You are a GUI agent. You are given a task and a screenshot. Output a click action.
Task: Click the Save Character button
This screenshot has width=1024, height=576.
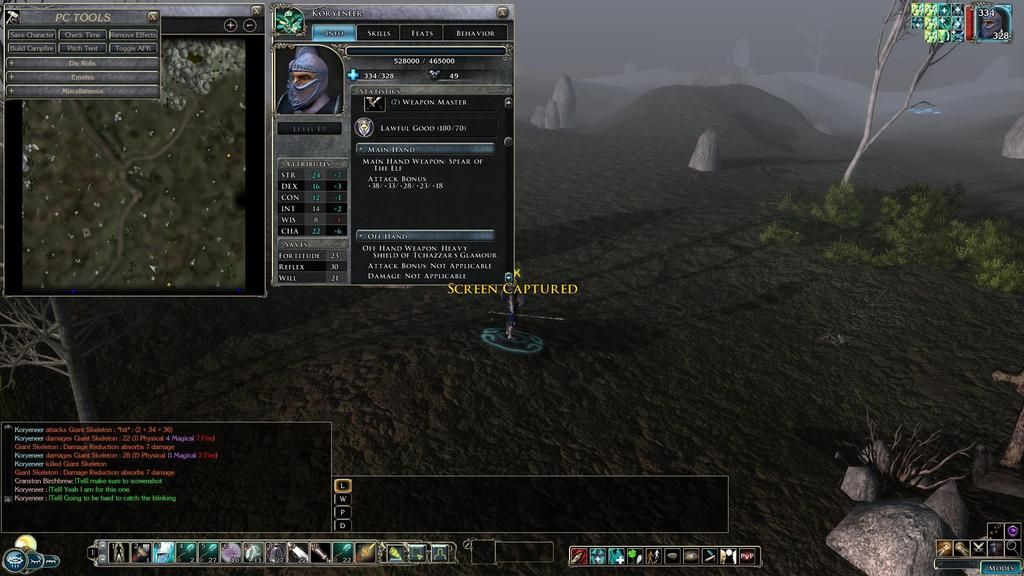tap(32, 35)
